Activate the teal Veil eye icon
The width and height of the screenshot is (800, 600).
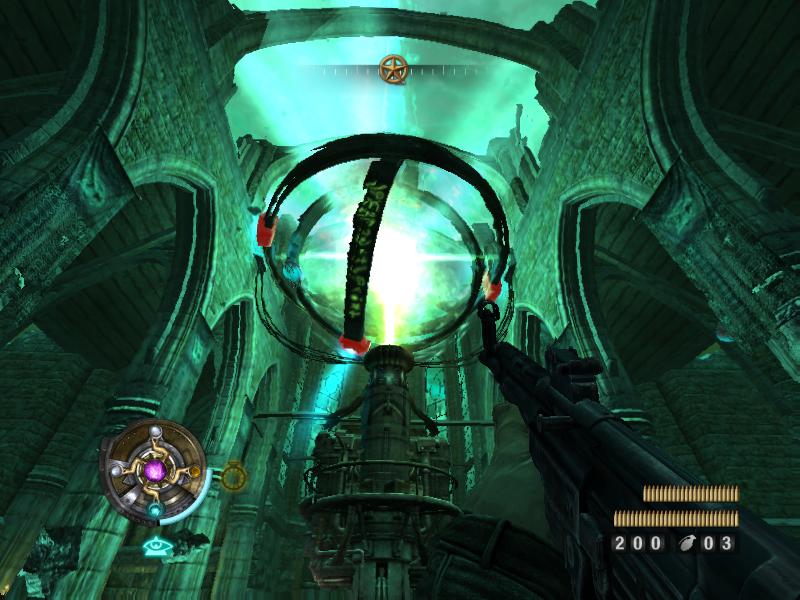pos(154,546)
